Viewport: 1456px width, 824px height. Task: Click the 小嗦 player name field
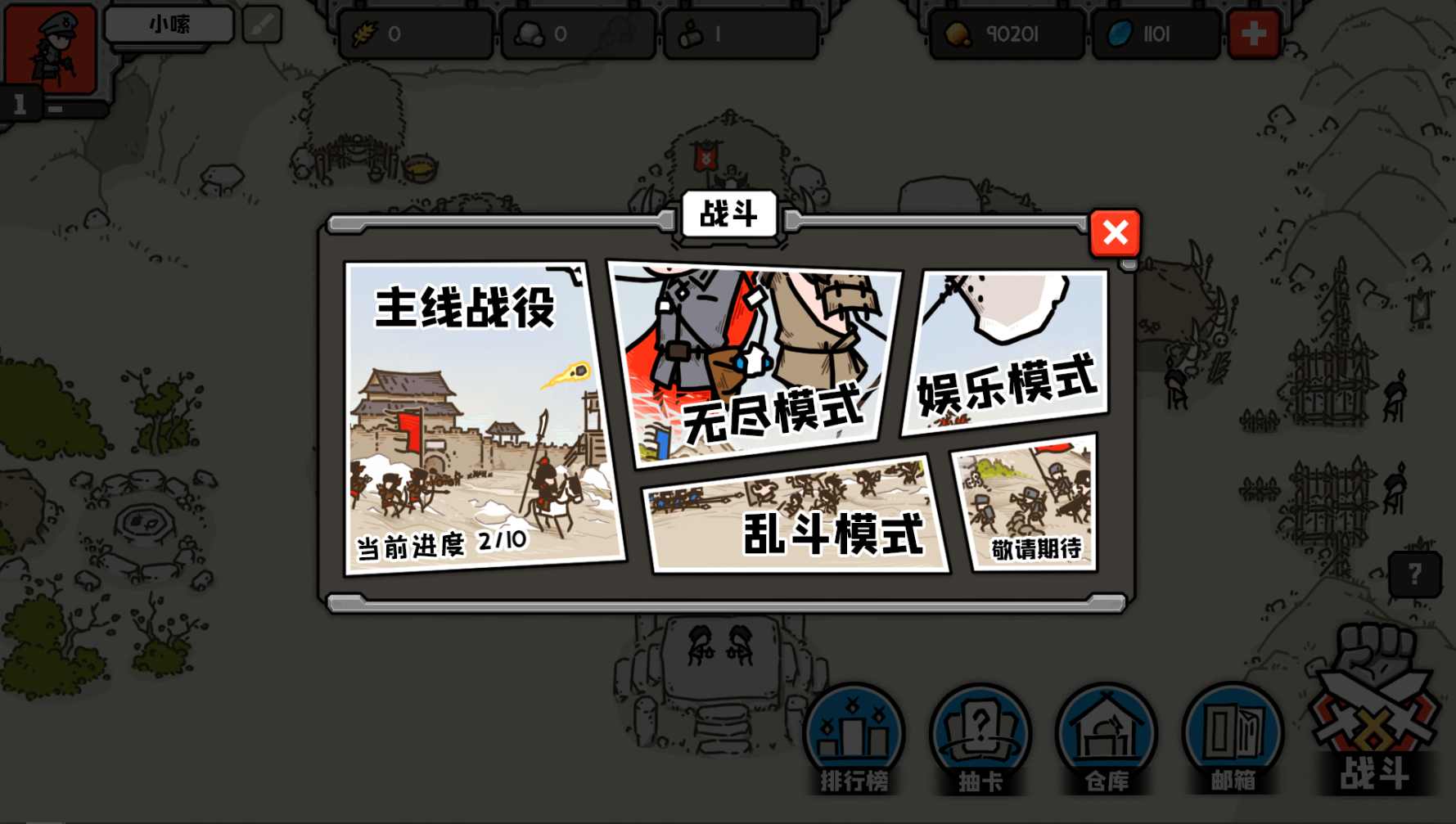click(168, 24)
